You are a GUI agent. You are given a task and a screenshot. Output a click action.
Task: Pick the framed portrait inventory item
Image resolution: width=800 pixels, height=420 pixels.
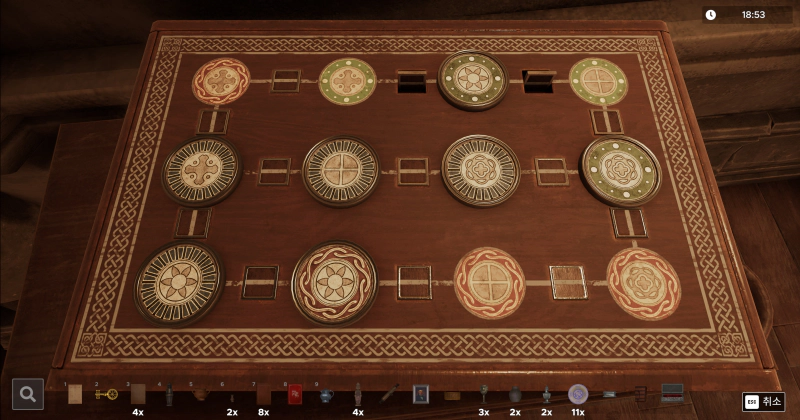421,394
